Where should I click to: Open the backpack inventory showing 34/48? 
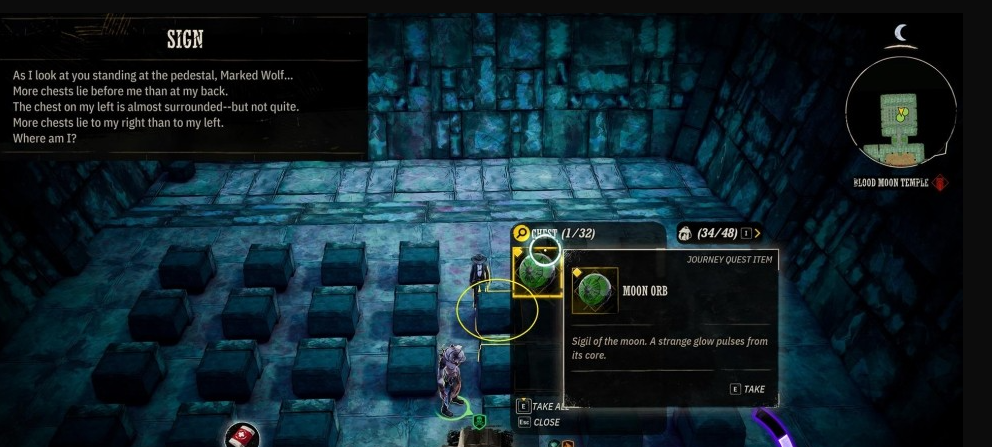coord(717,233)
